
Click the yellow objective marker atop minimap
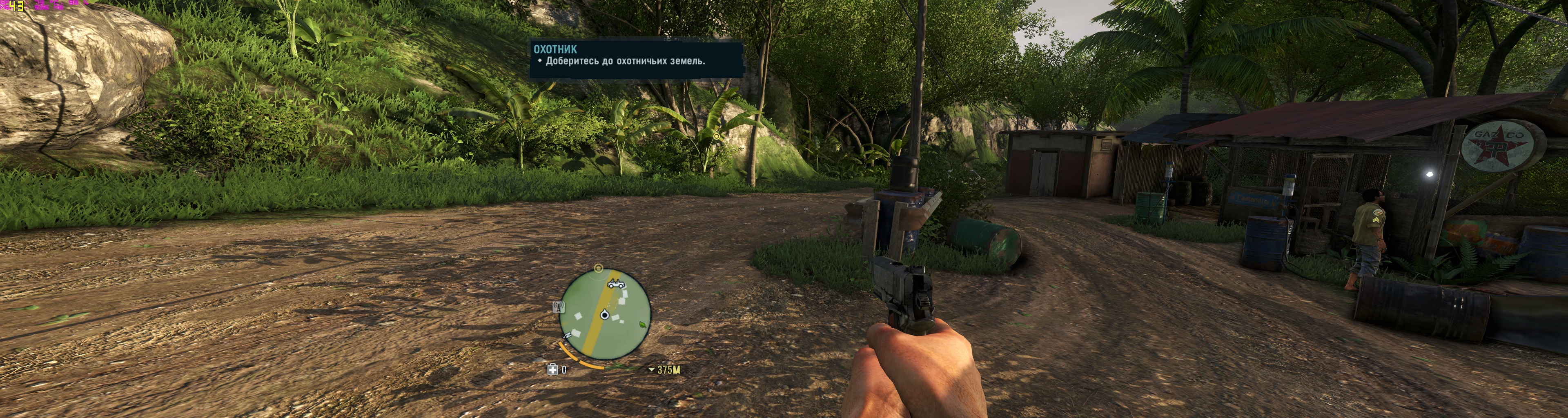(x=598, y=268)
